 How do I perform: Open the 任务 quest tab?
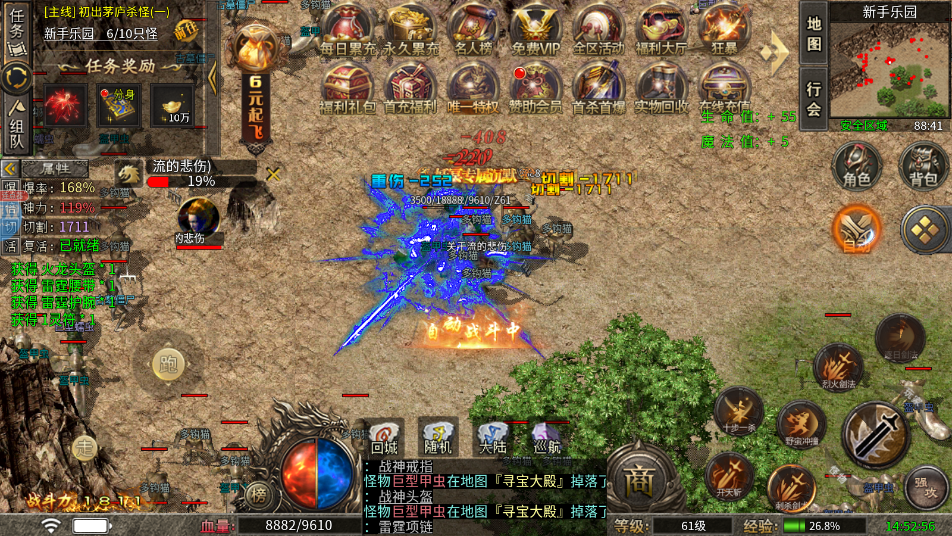pyautogui.click(x=17, y=27)
